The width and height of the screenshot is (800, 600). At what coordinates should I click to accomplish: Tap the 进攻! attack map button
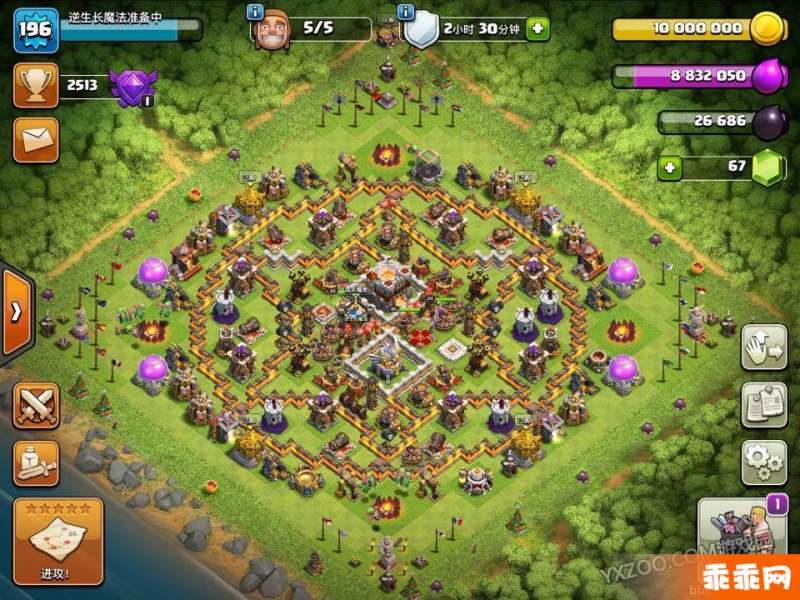coord(58,541)
